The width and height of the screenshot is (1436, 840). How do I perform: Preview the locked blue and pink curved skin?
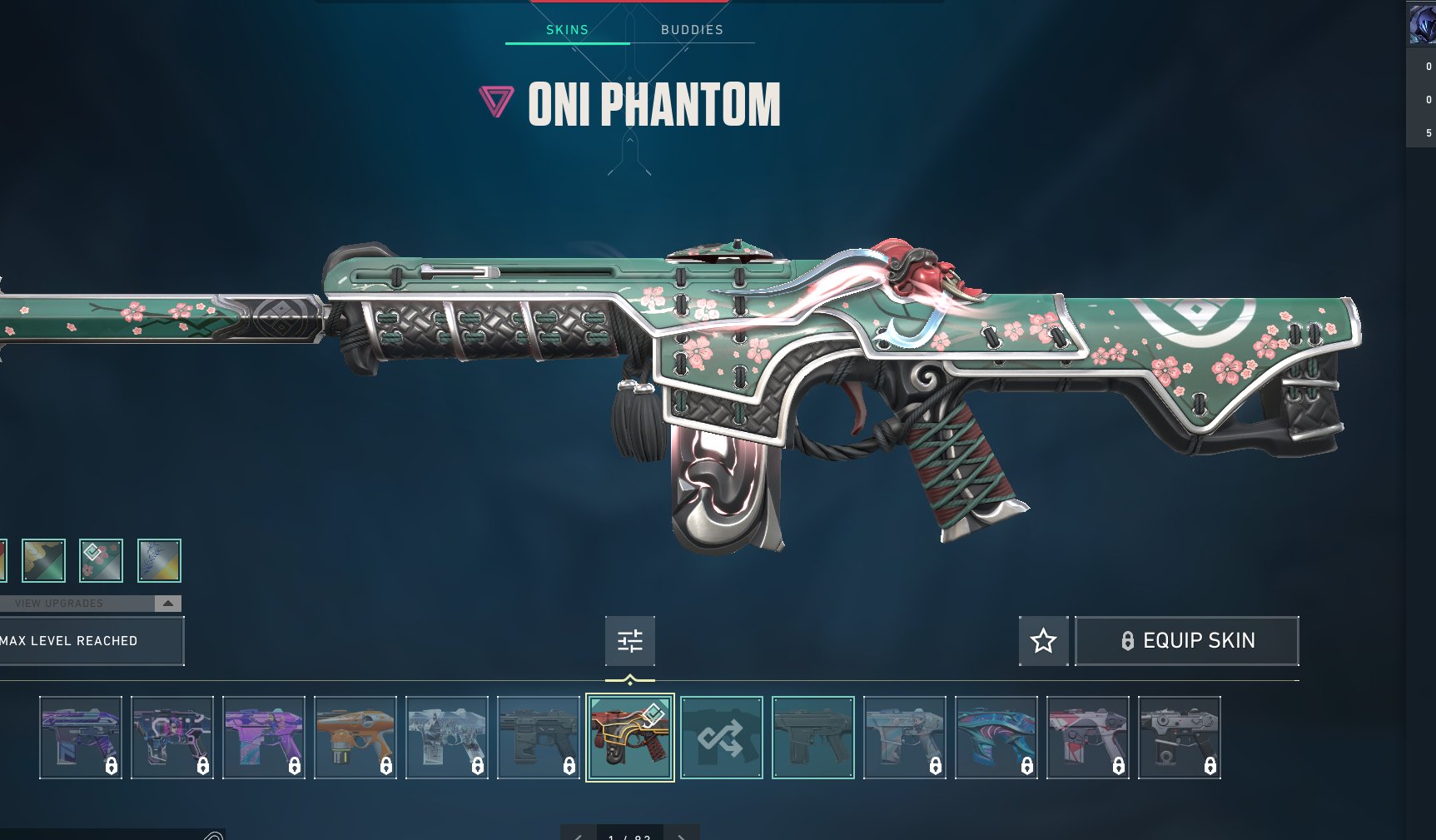(996, 737)
